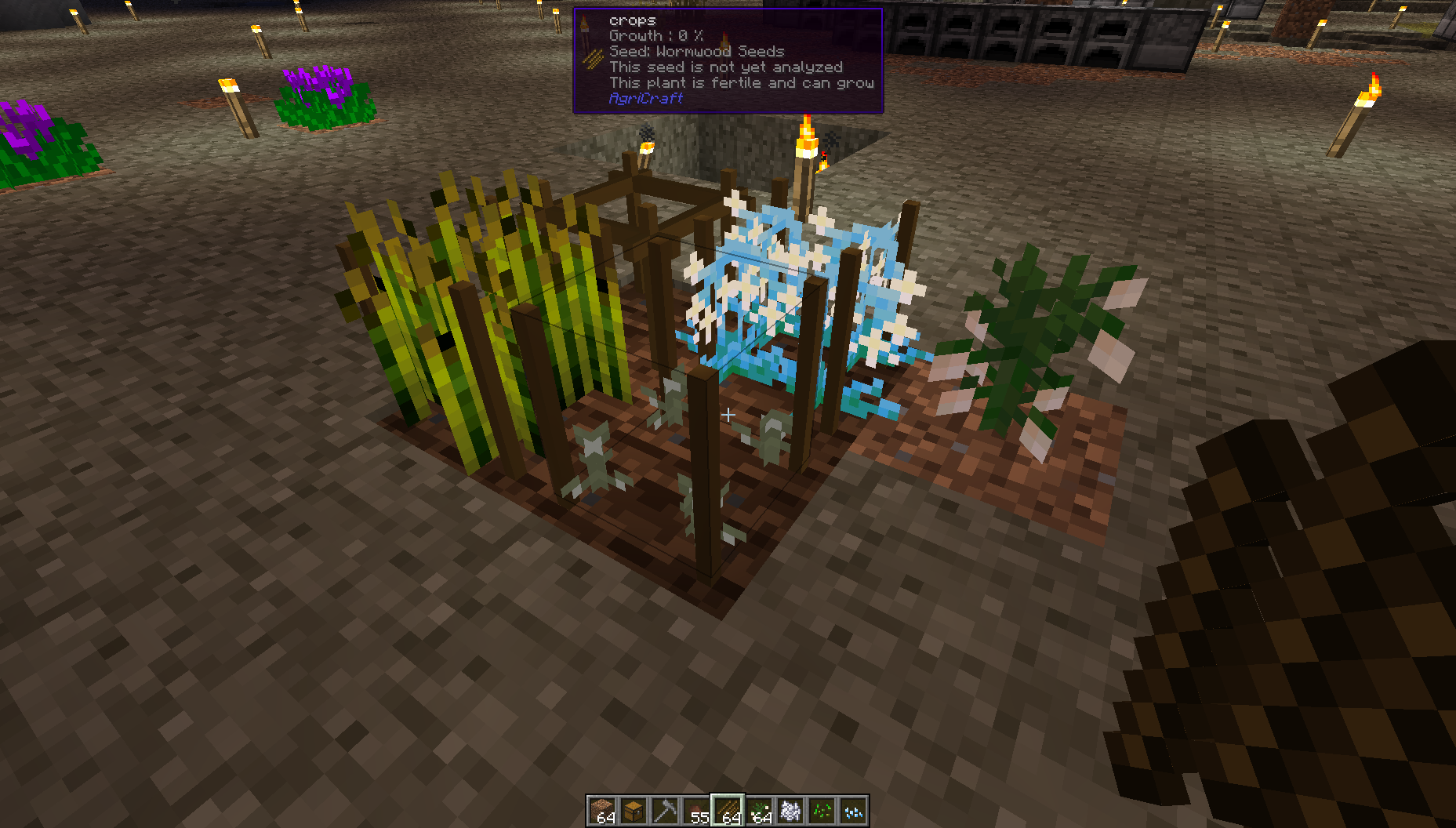
Task: Select the wooden chest hotbar slot
Action: 634,811
